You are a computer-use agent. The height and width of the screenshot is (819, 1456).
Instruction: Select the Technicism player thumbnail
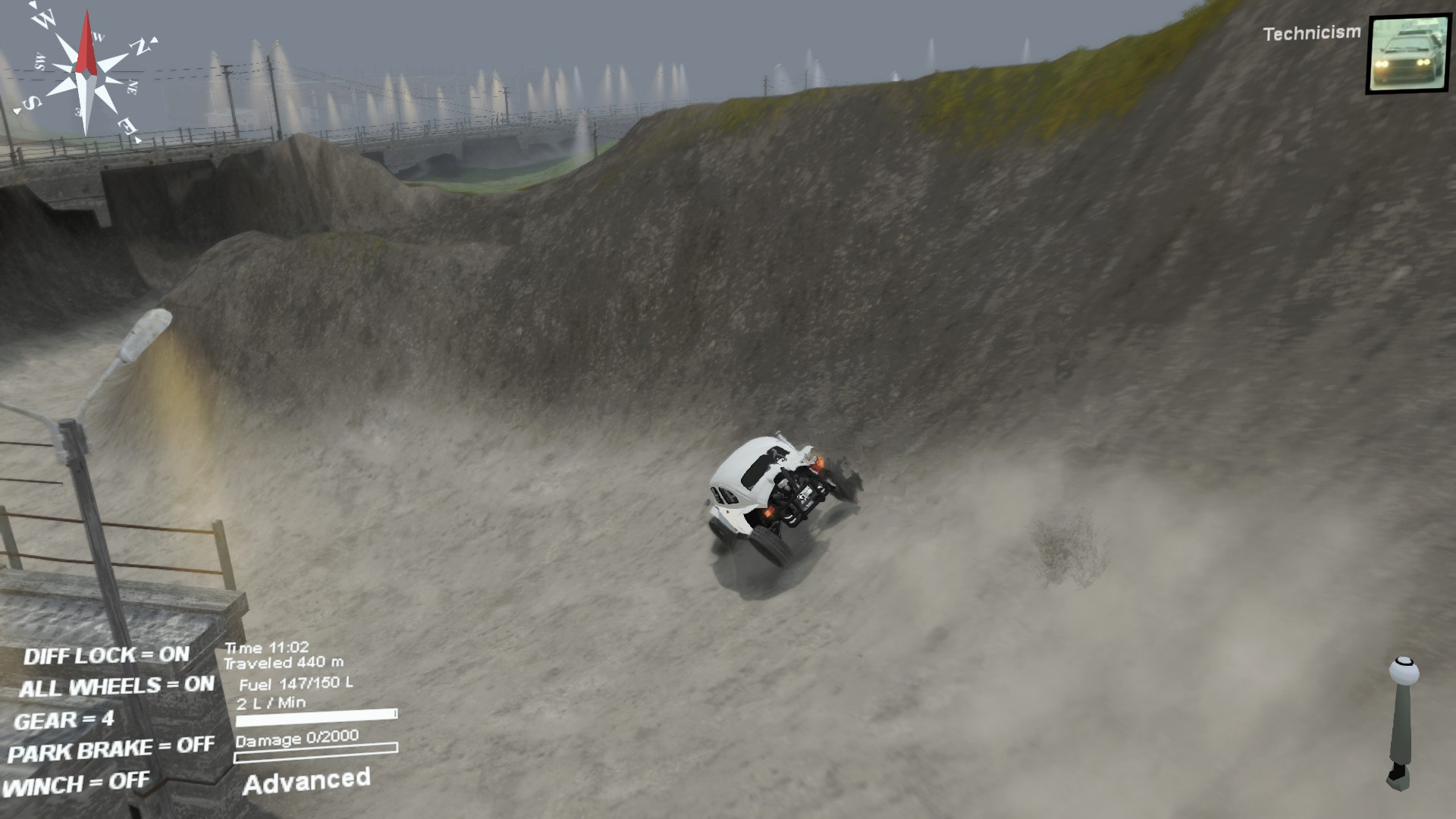pyautogui.click(x=1409, y=55)
